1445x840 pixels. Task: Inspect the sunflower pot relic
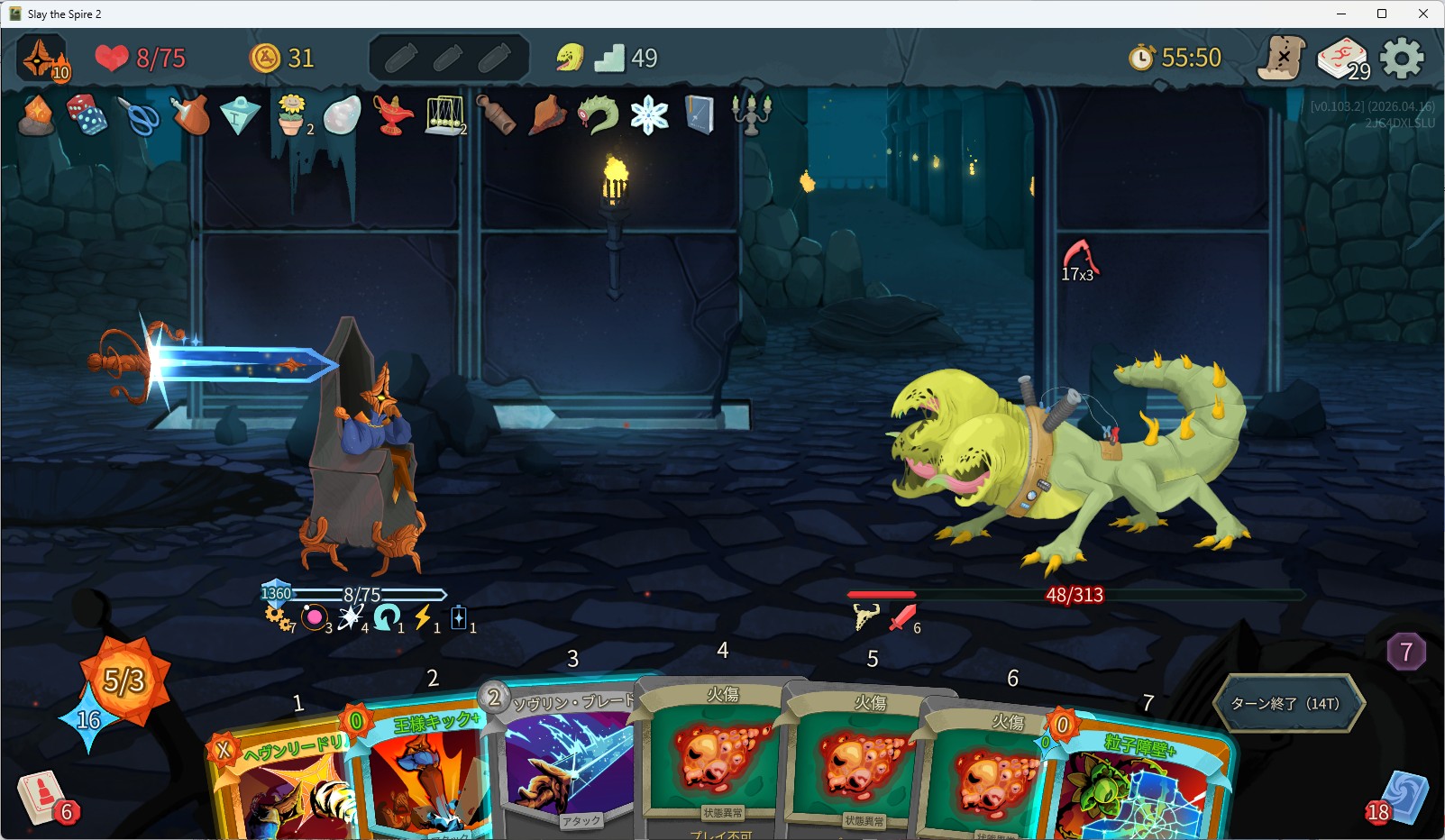[x=291, y=115]
